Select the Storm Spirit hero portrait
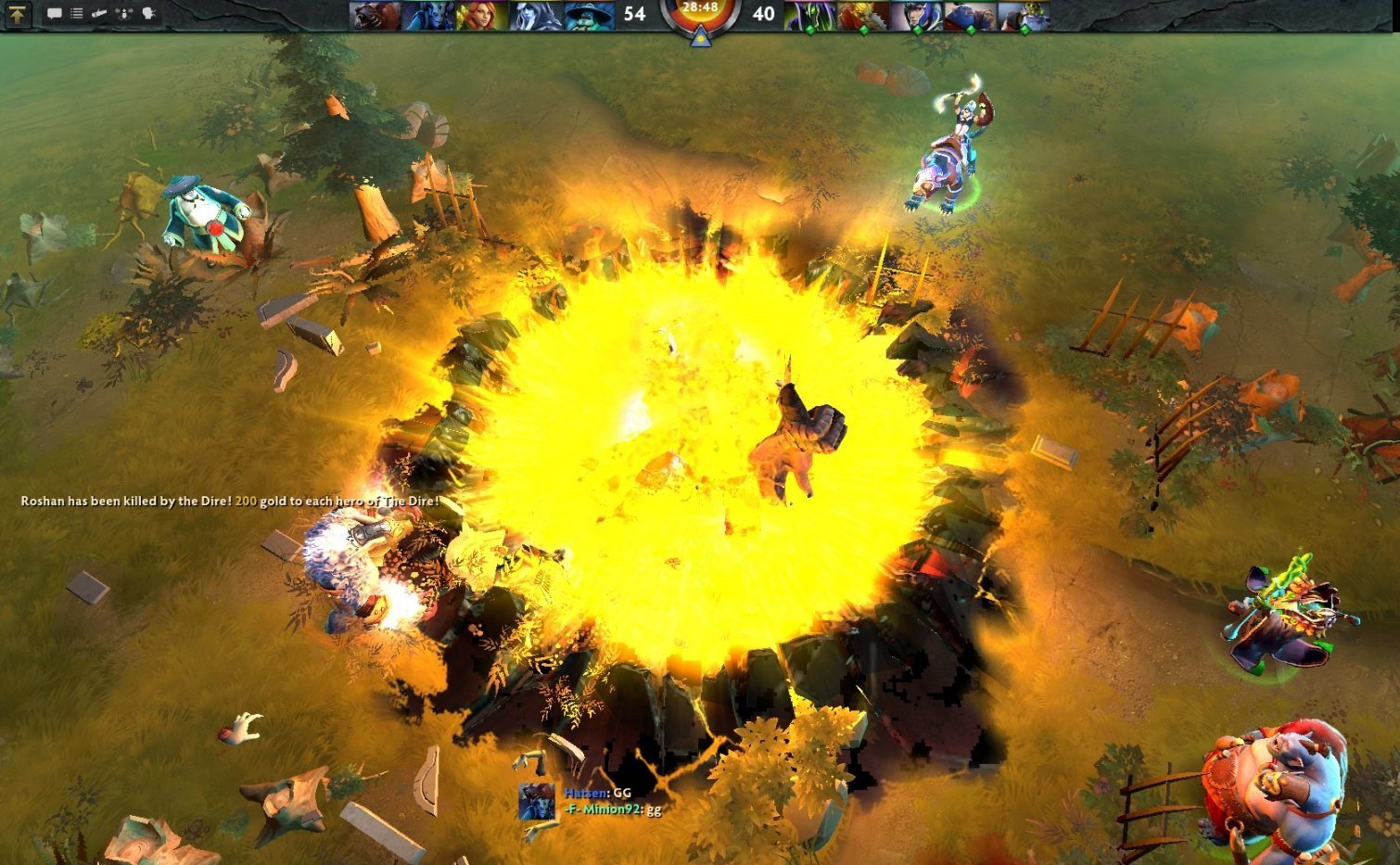Viewport: 1400px width, 865px height. 590,15
